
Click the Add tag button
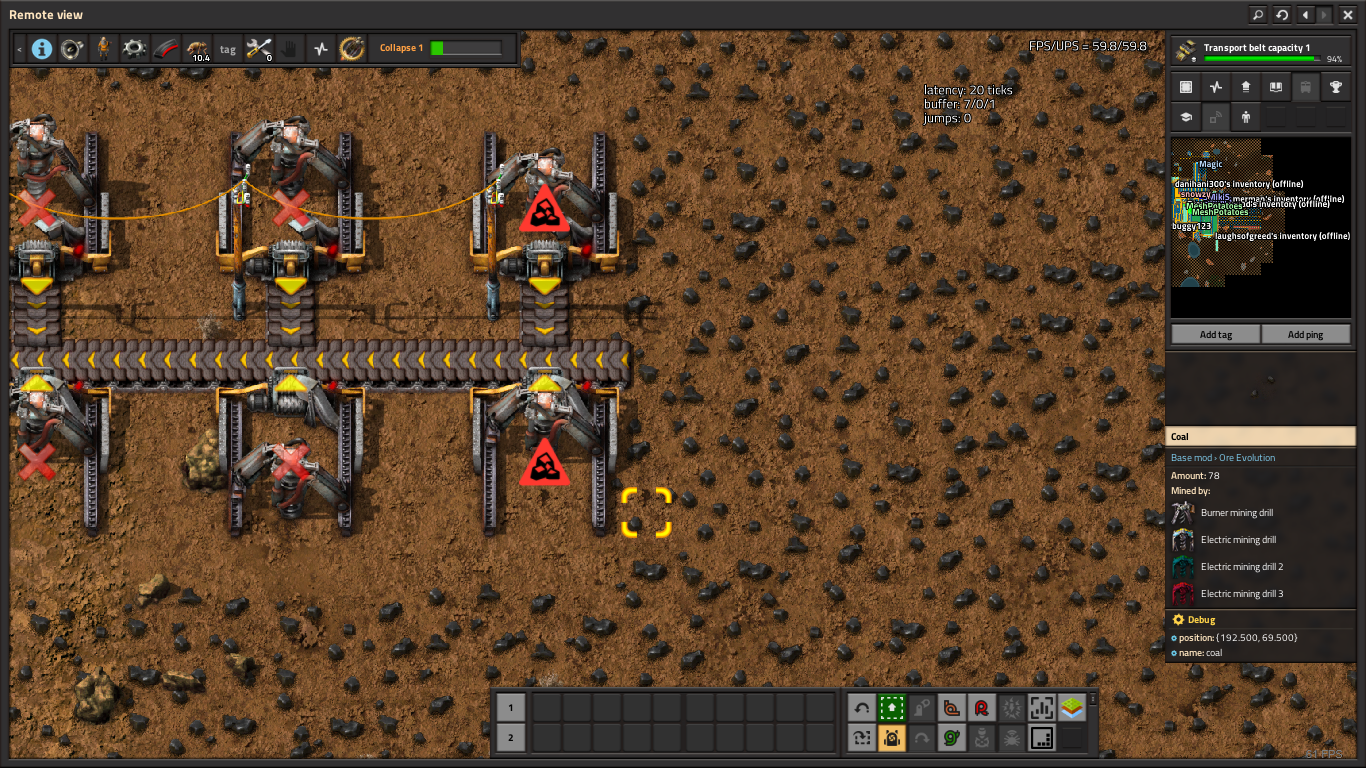pyautogui.click(x=1216, y=334)
